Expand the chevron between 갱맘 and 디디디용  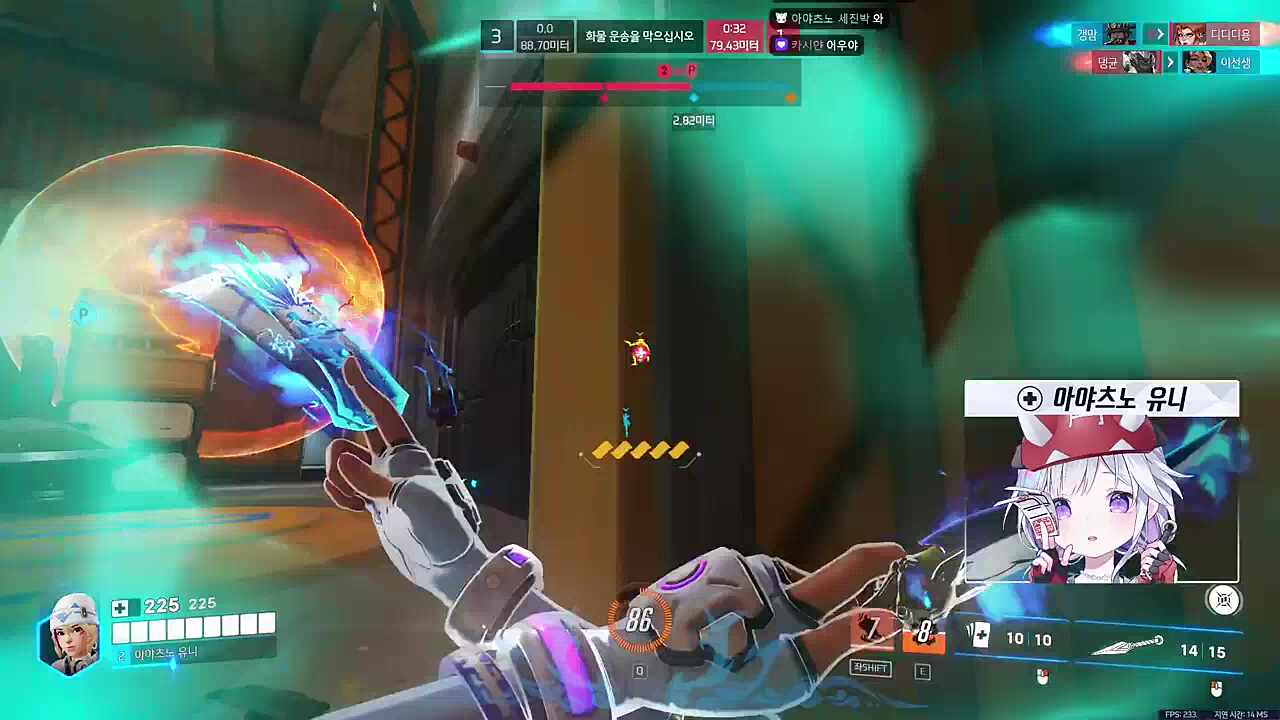[x=1160, y=34]
